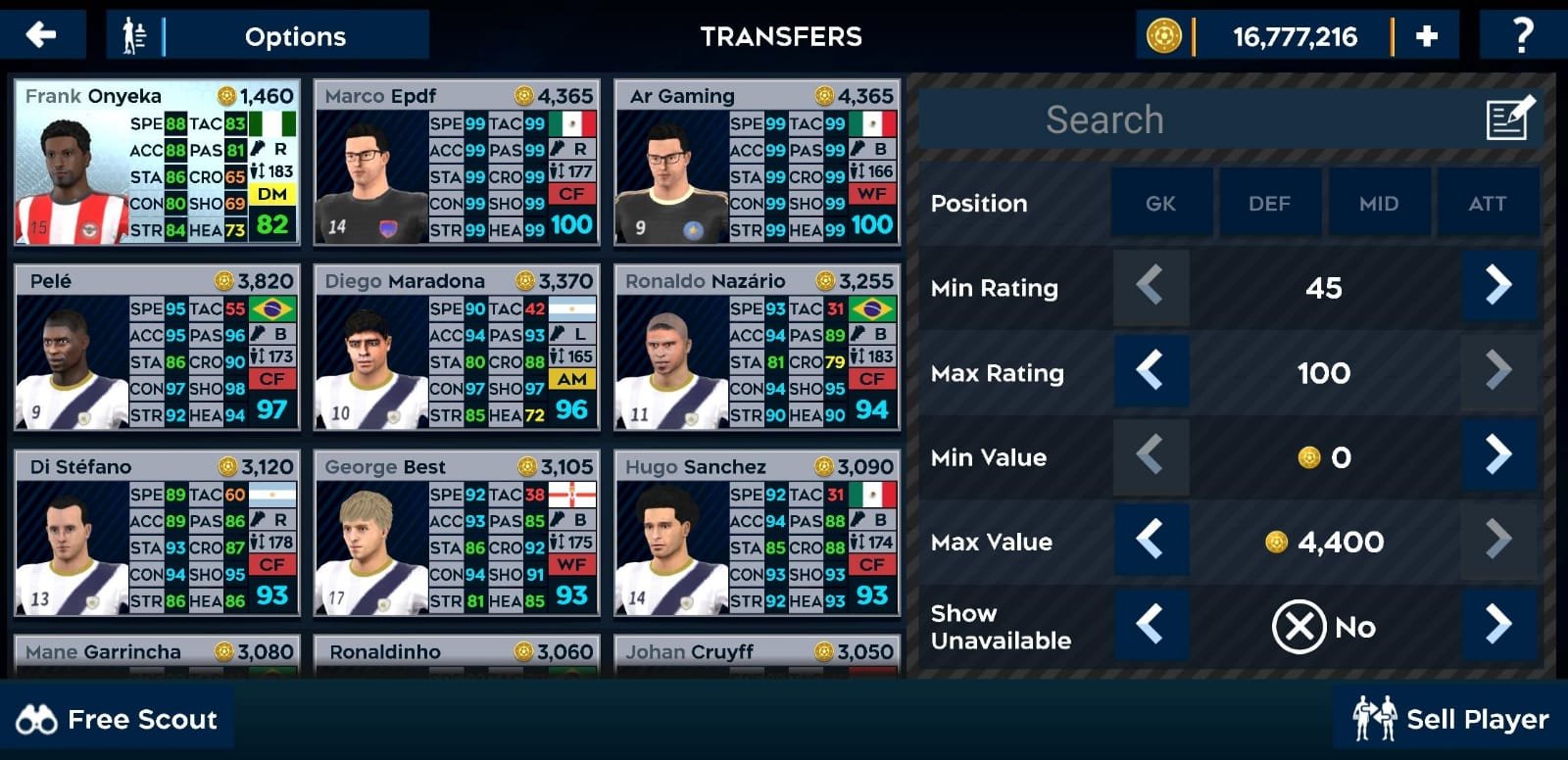Choose the Pelé player card
Screen dimensions: 1568x760
(157, 348)
